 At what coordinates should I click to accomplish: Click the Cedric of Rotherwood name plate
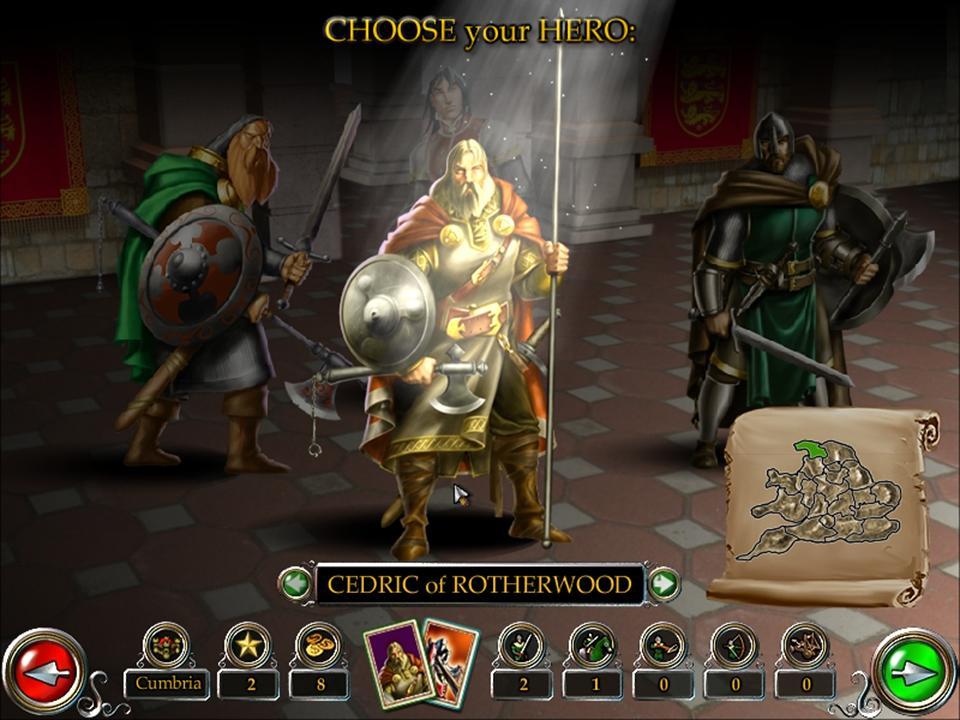point(480,584)
